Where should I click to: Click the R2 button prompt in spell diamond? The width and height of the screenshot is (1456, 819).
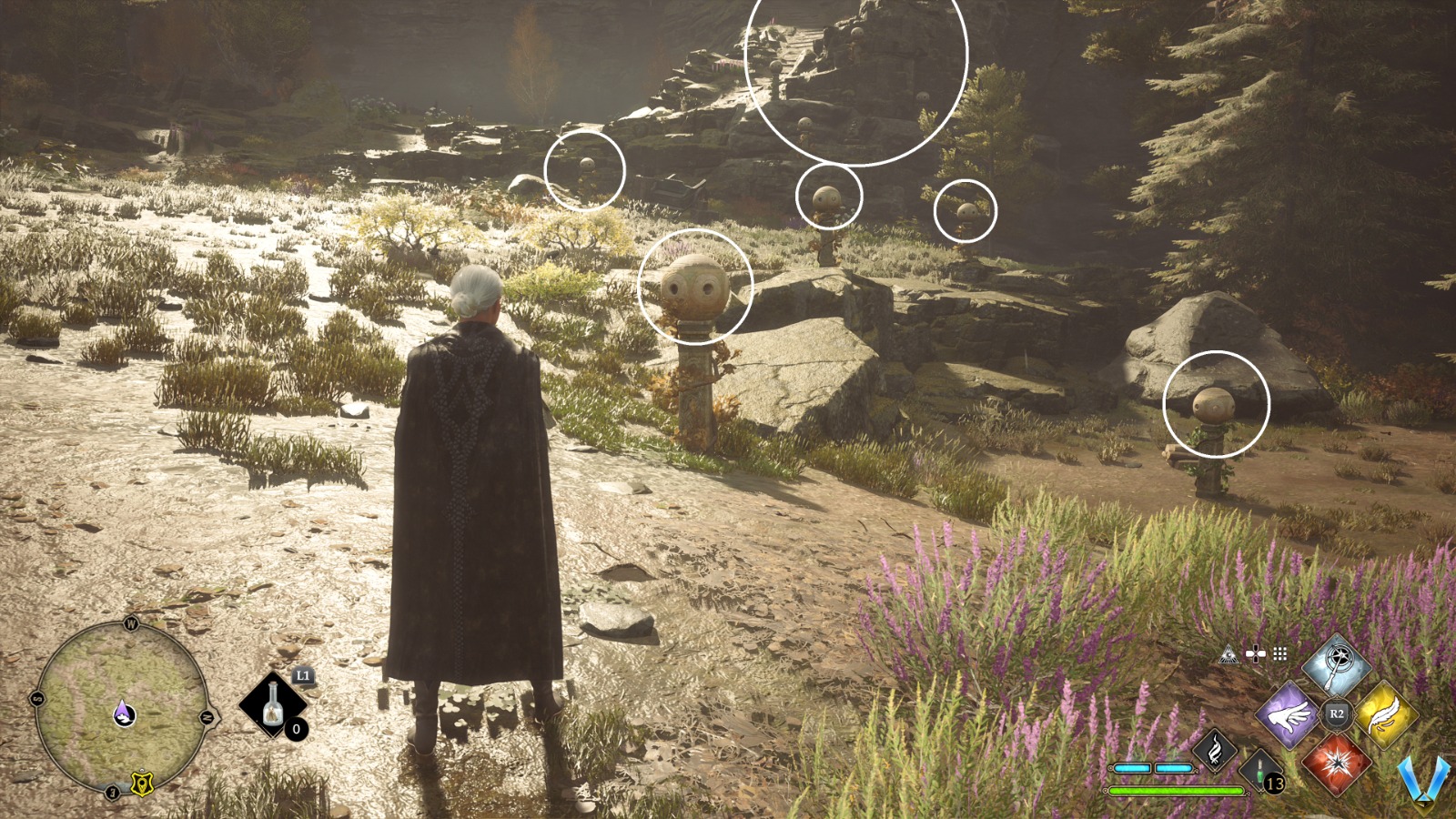[x=1336, y=713]
